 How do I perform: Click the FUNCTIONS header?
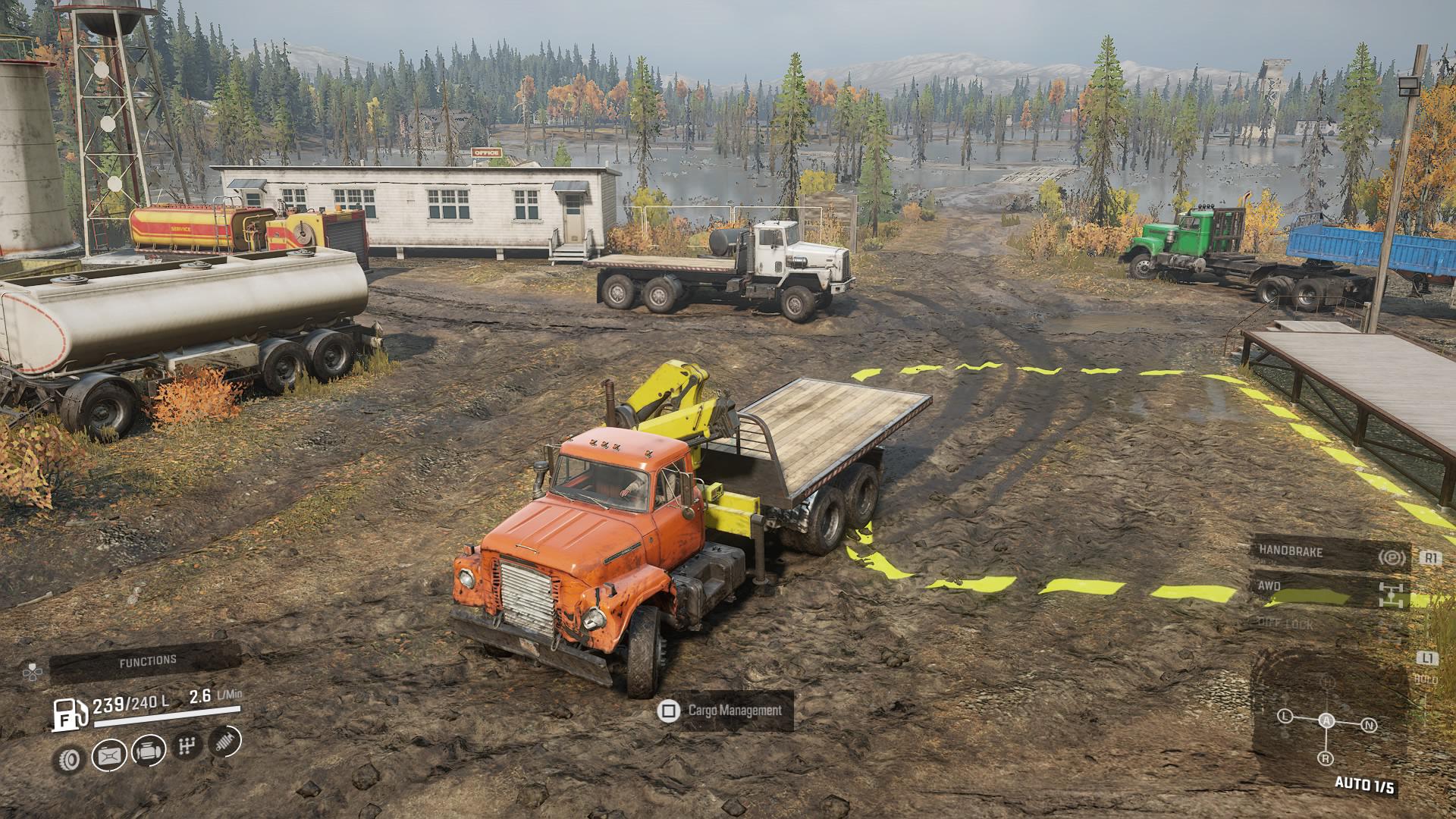(x=148, y=660)
